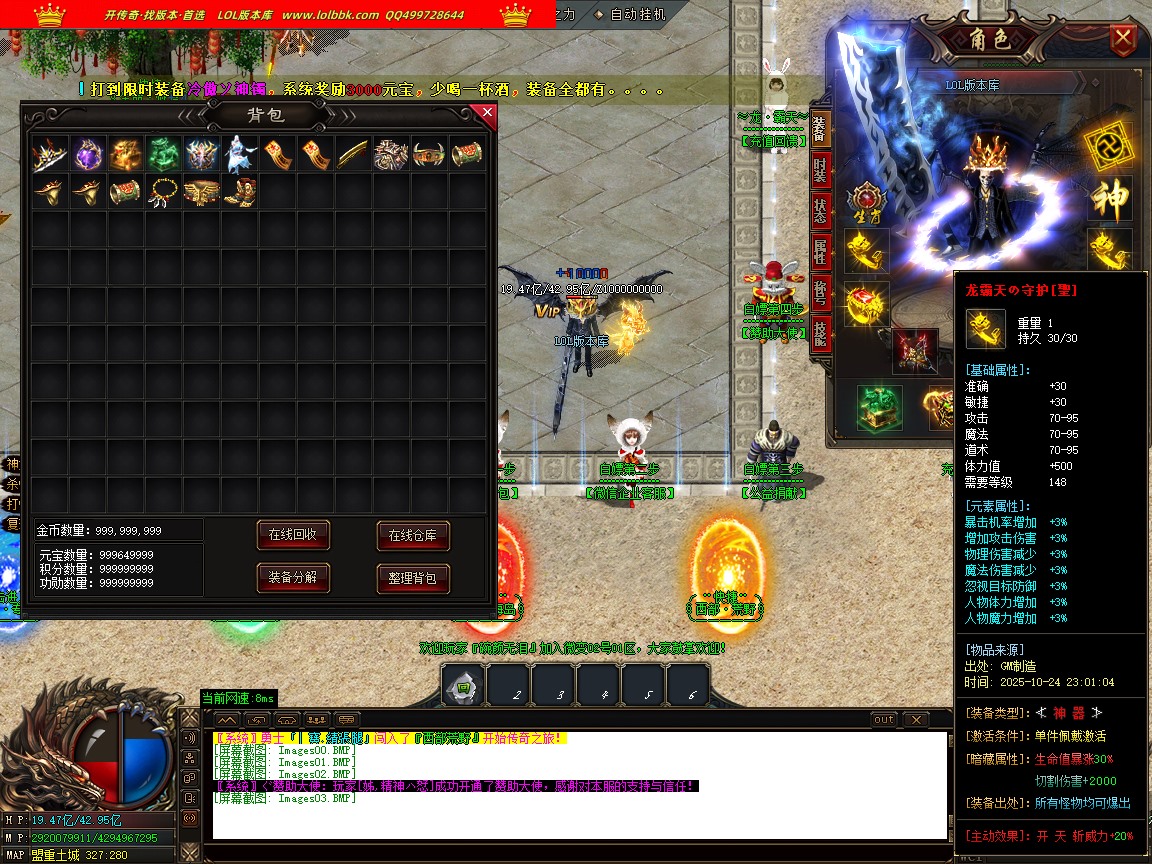Select the 装备 equipment tab
The image size is (1152, 864).
[820, 128]
